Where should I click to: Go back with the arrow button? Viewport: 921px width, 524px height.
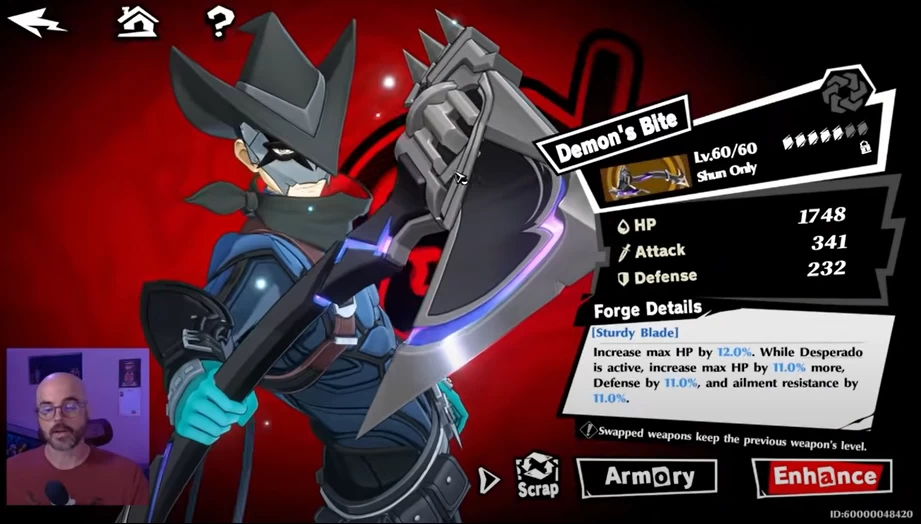tap(31, 20)
